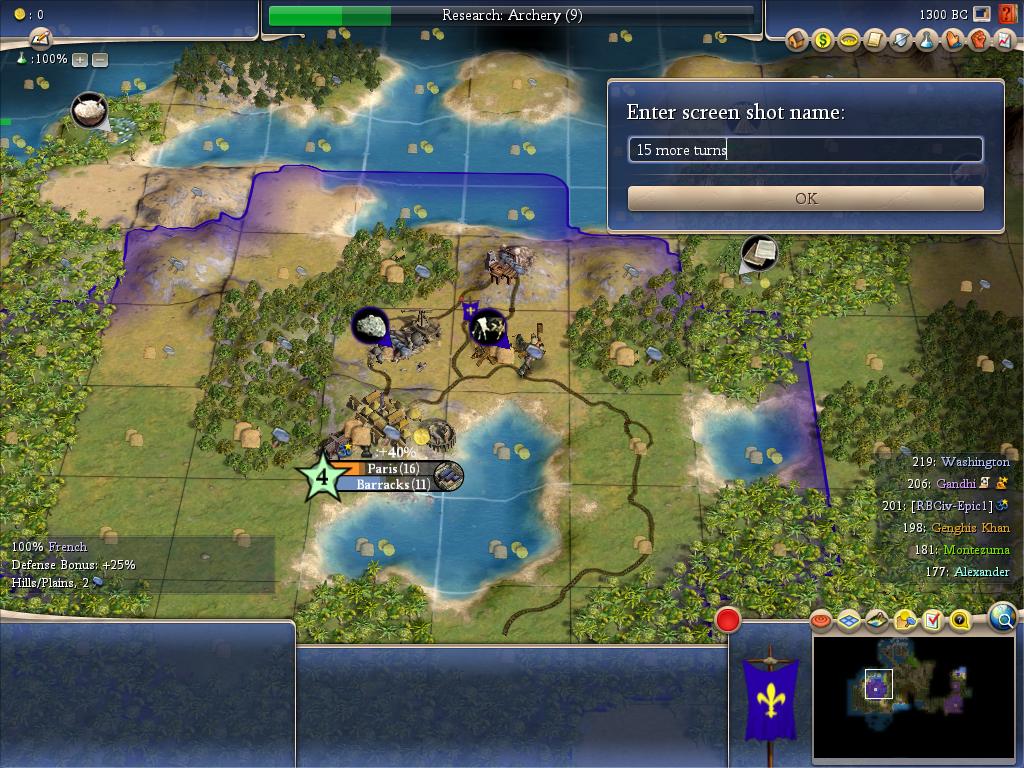This screenshot has height=768, width=1024.
Task: Open the Domestic Advisor house icon
Action: pyautogui.click(x=797, y=40)
